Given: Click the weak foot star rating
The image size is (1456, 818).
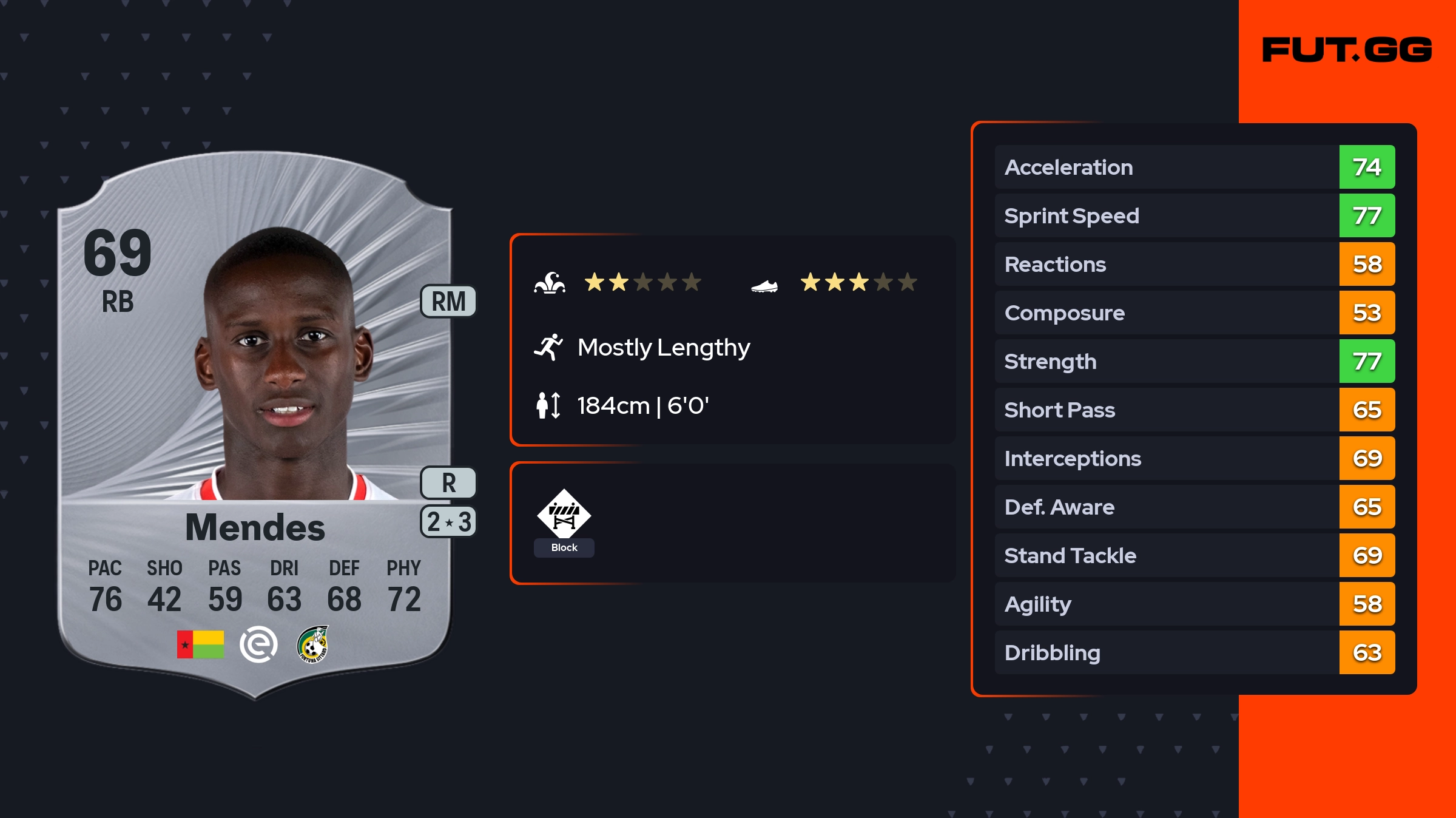Looking at the screenshot, I should pyautogui.click(x=858, y=282).
